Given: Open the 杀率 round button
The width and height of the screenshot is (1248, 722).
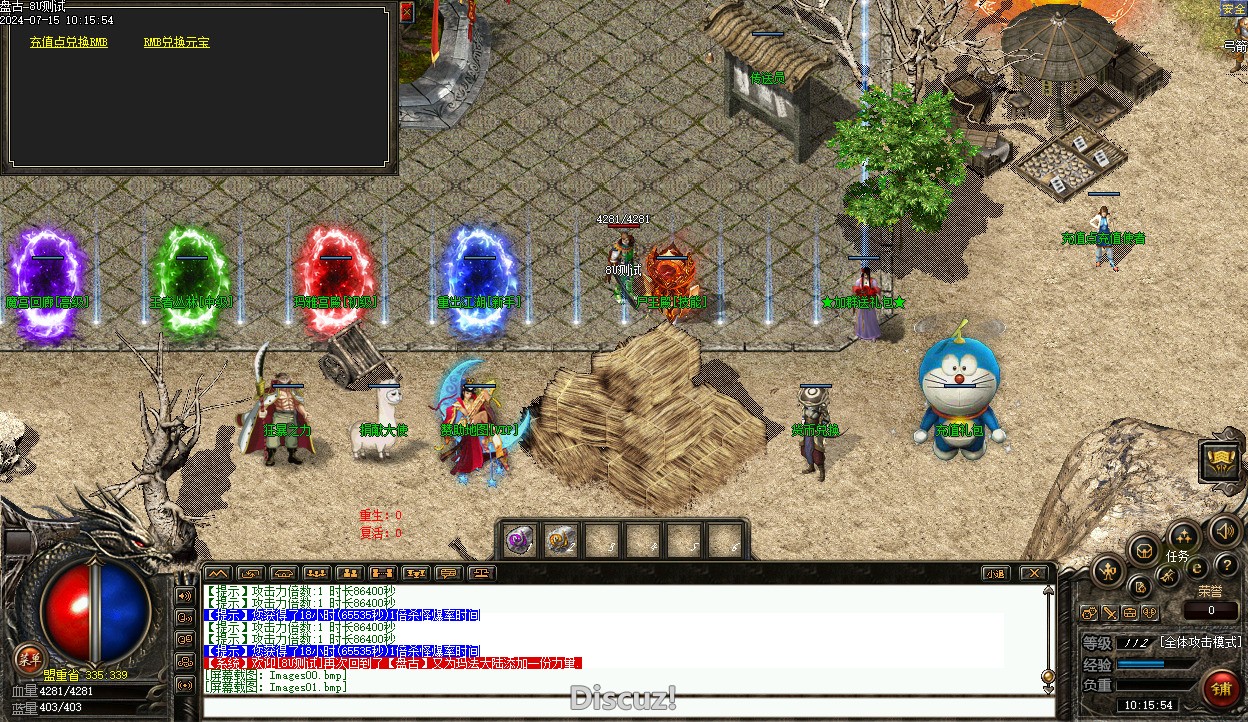Looking at the screenshot, I should click(29, 657).
